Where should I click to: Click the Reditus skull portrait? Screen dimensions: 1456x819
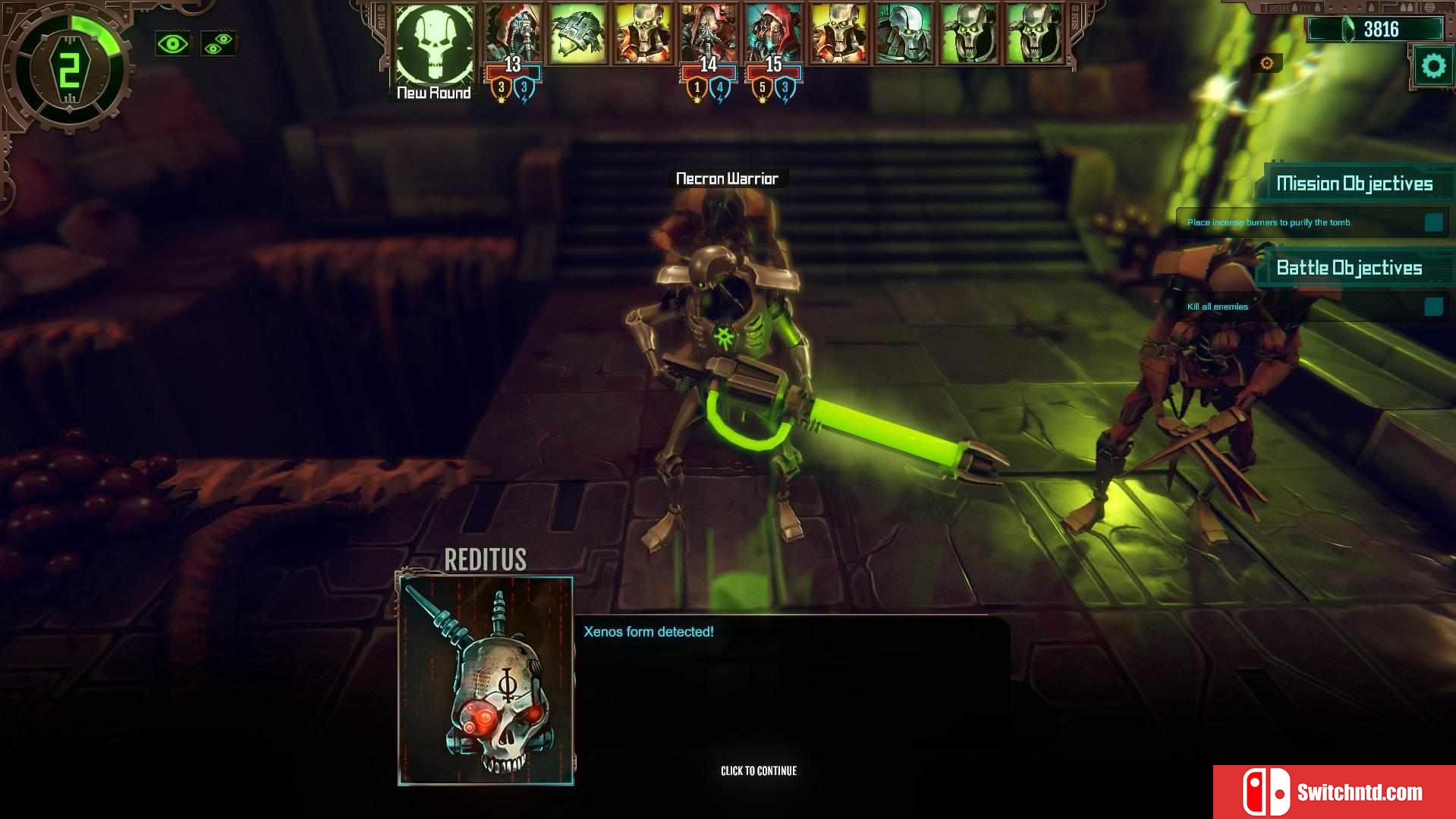point(486,681)
